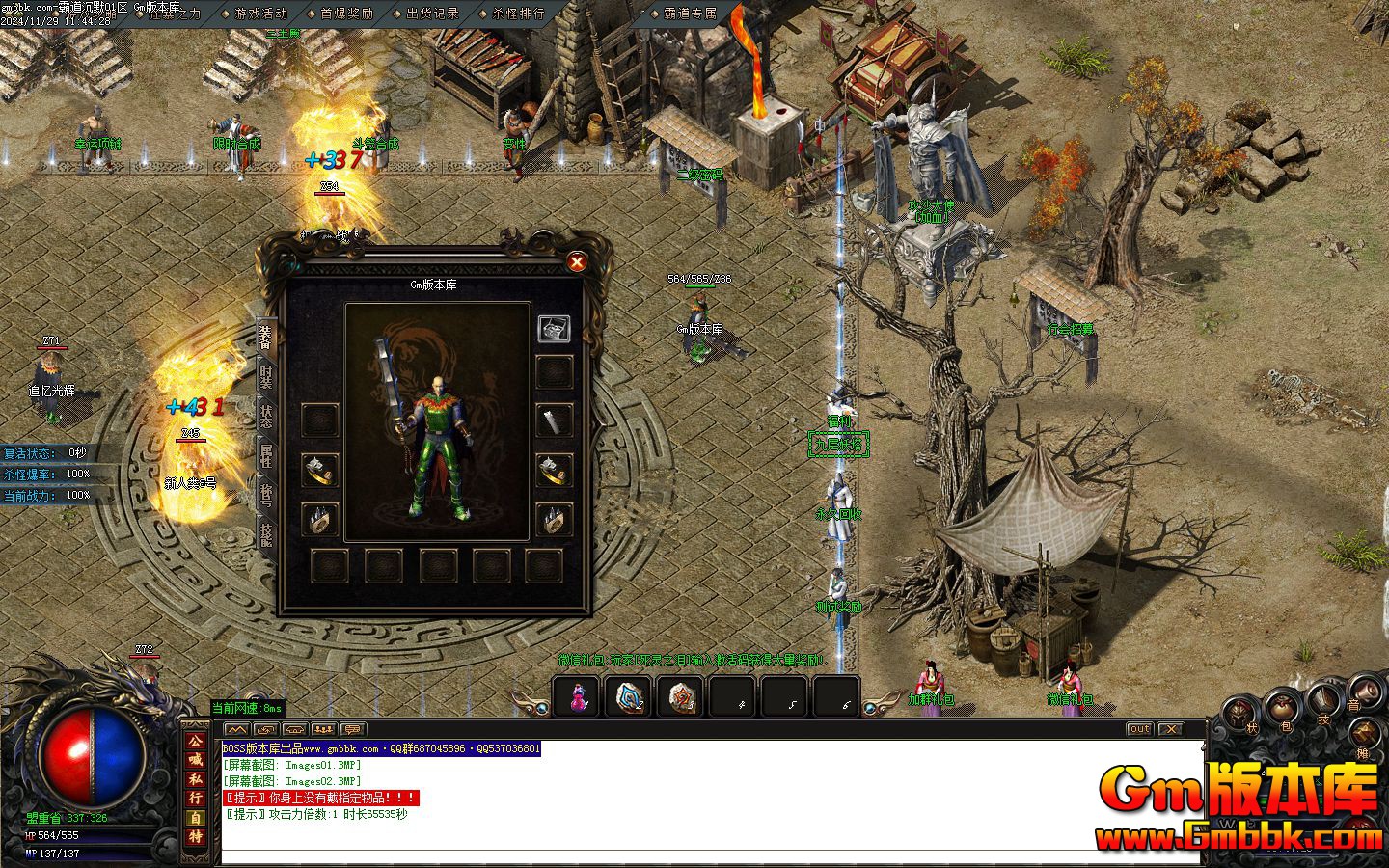This screenshot has width=1389, height=868.
Task: Open the 游戏活动 menu entry
Action: tap(260, 14)
